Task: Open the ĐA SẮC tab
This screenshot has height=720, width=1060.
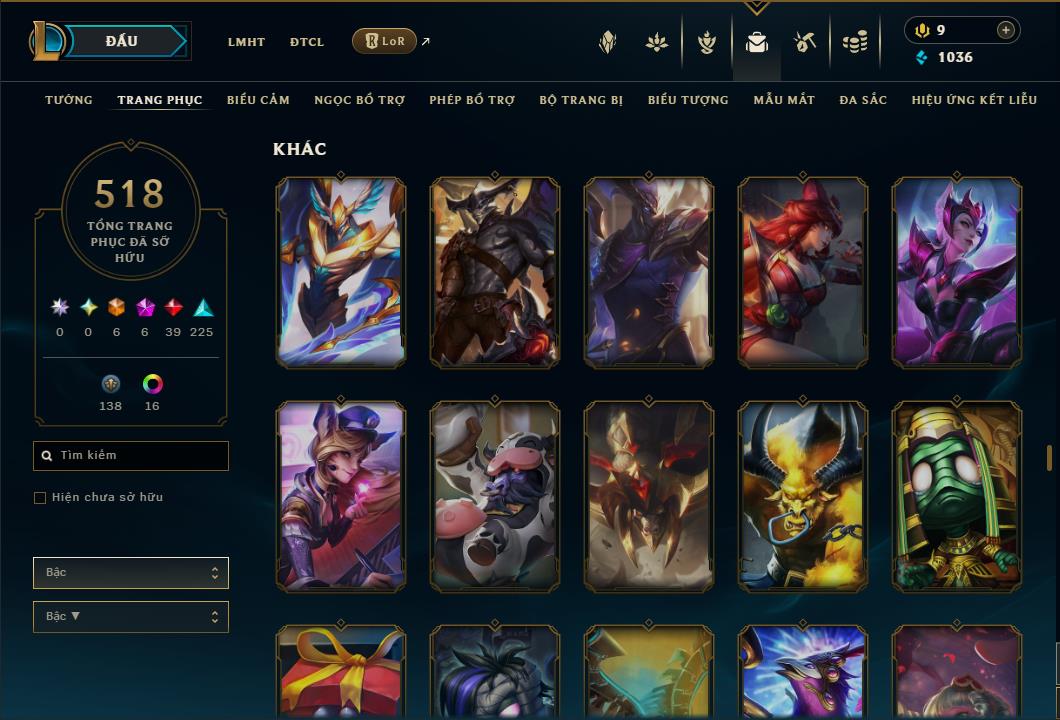Action: point(863,100)
